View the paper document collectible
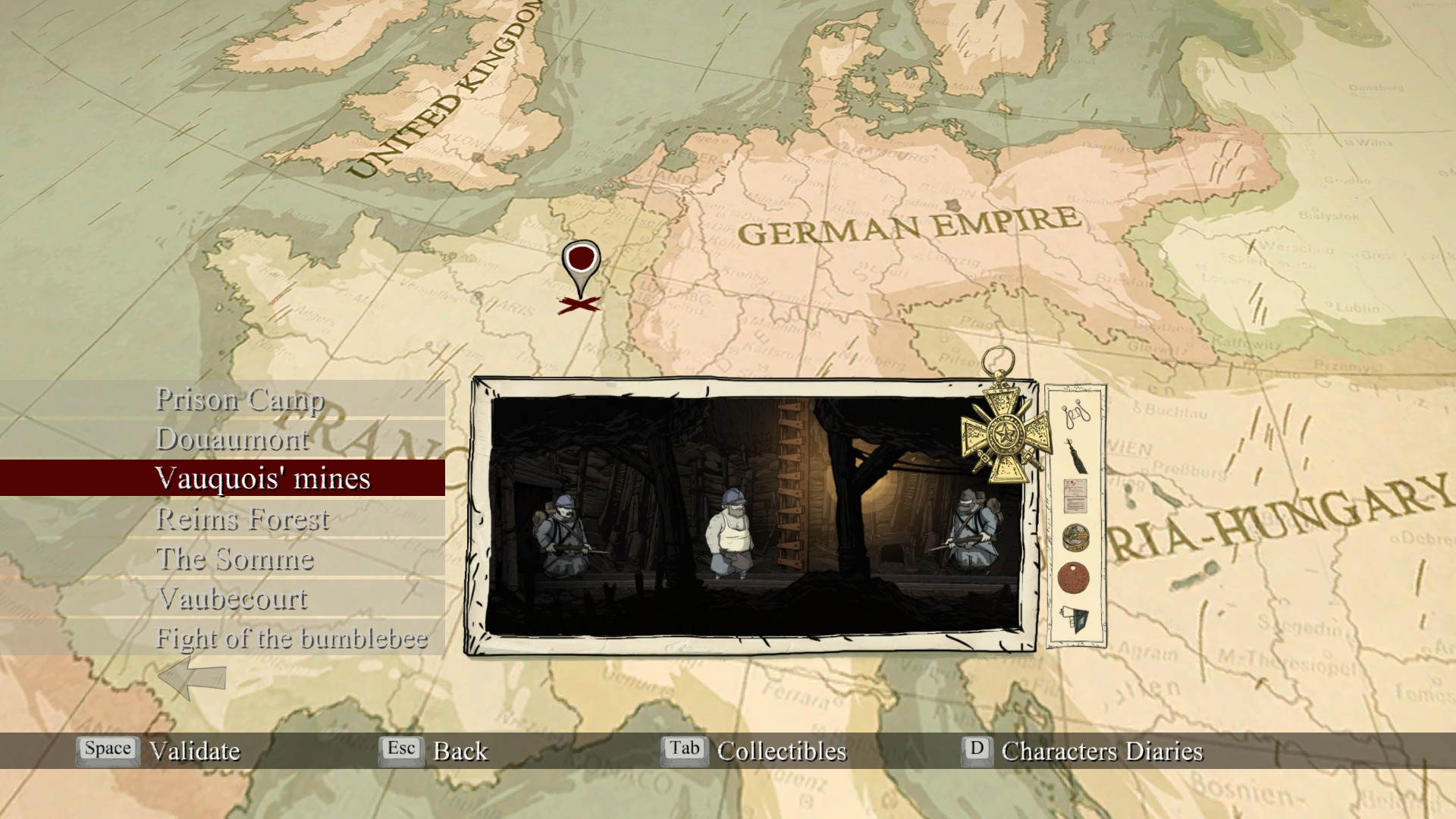 pyautogui.click(x=1075, y=496)
